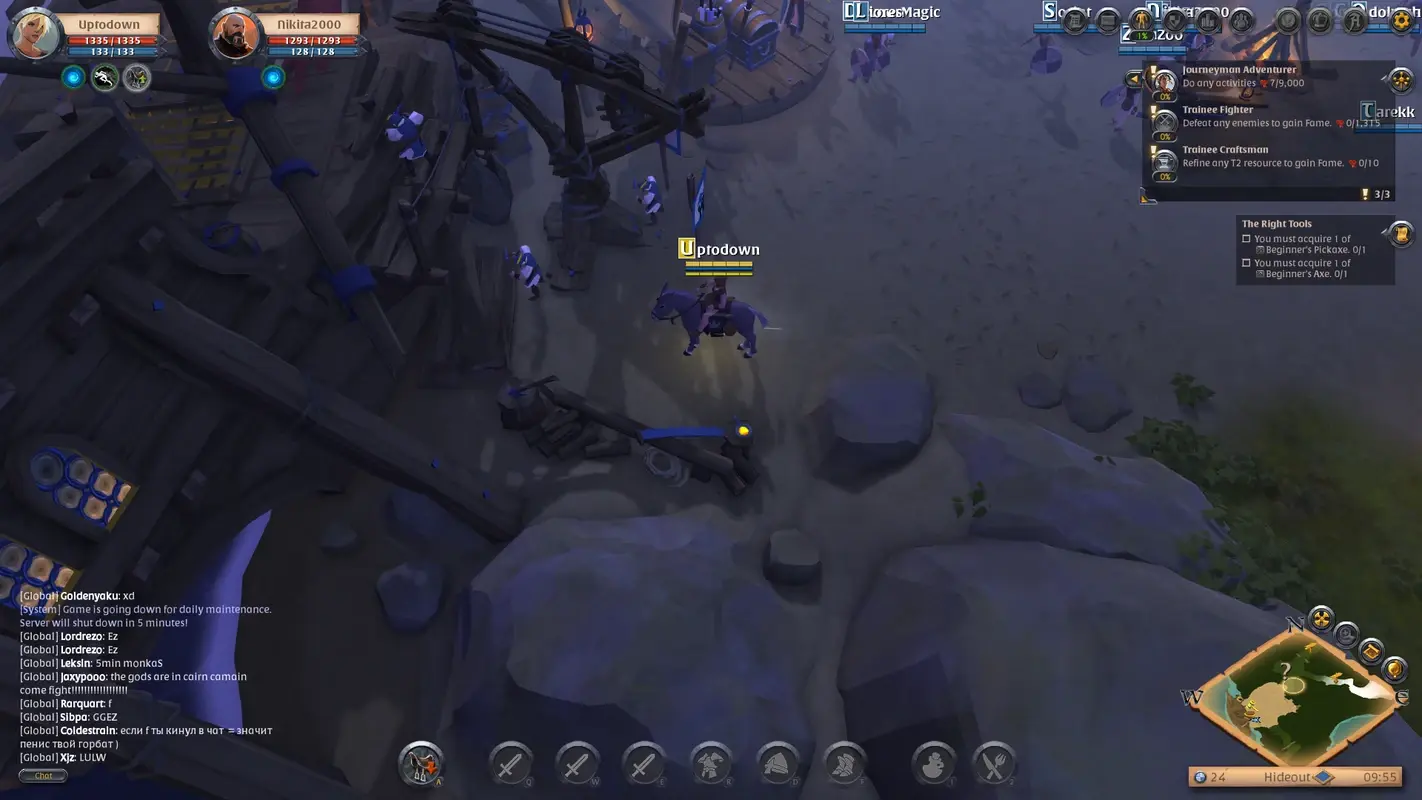Image resolution: width=1422 pixels, height=800 pixels.
Task: Open the character sheet yellow figure icon
Action: point(1141,21)
